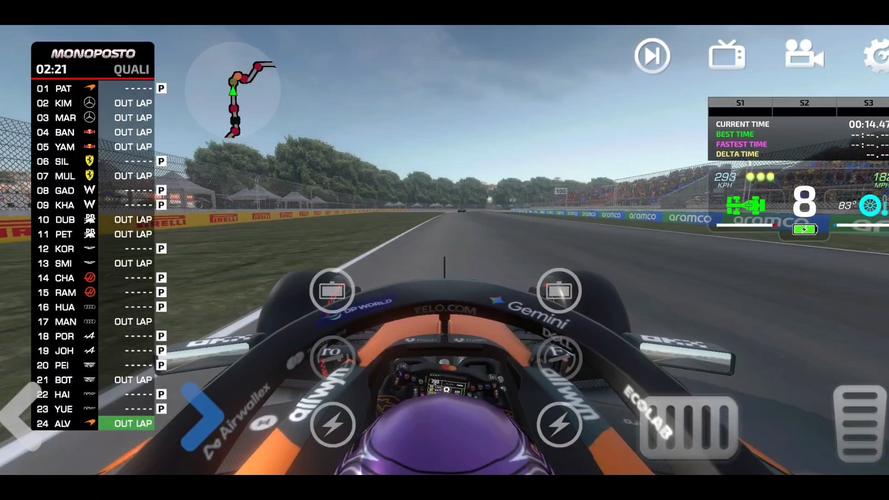Open the TV broadcast view
This screenshot has width=889, height=500.
click(727, 55)
